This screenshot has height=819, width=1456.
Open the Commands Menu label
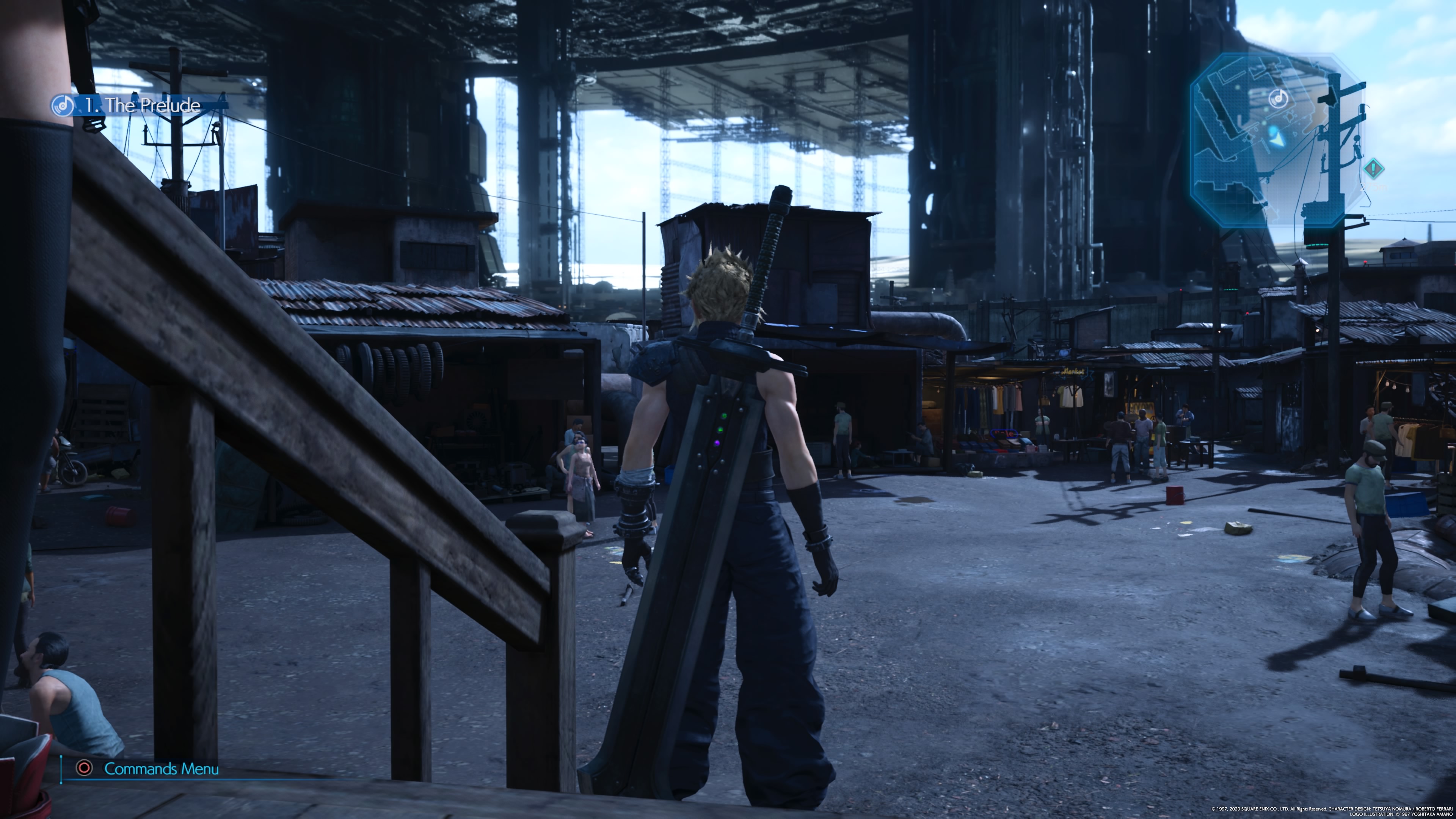coord(161,769)
